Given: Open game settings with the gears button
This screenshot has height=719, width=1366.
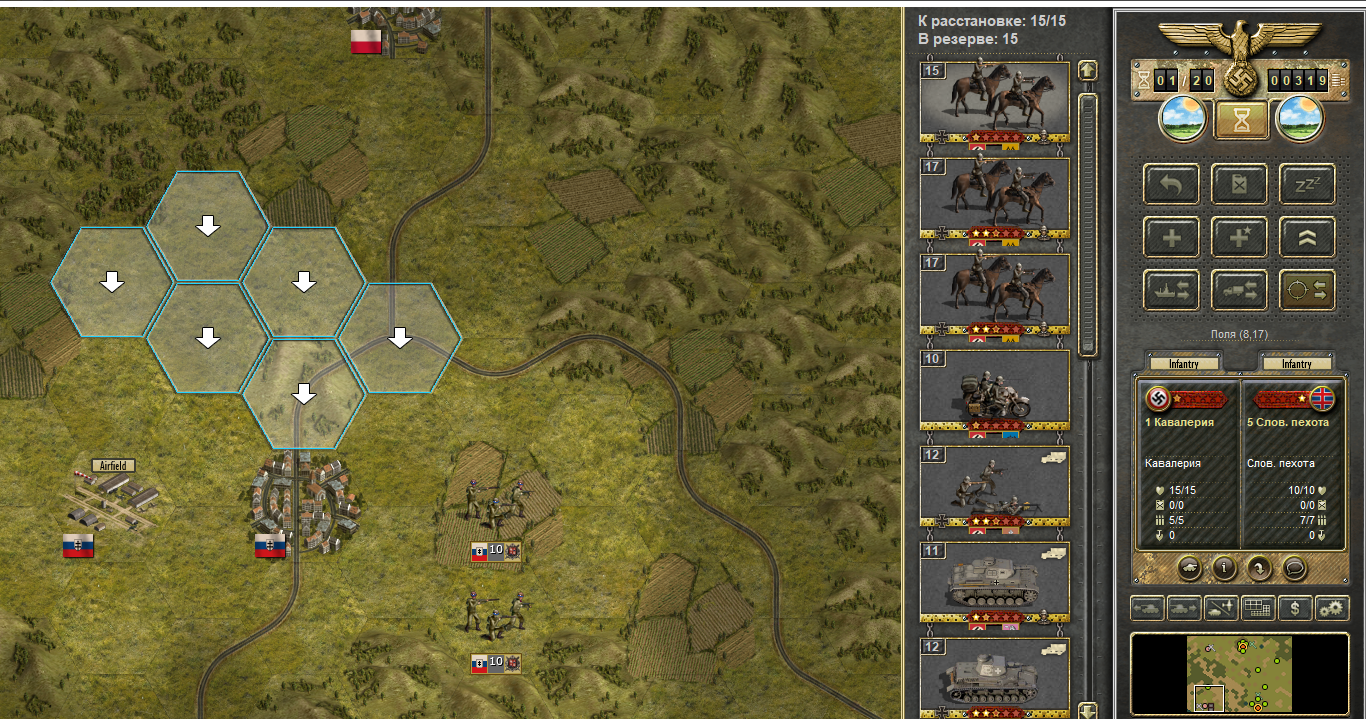Looking at the screenshot, I should click(1331, 607).
